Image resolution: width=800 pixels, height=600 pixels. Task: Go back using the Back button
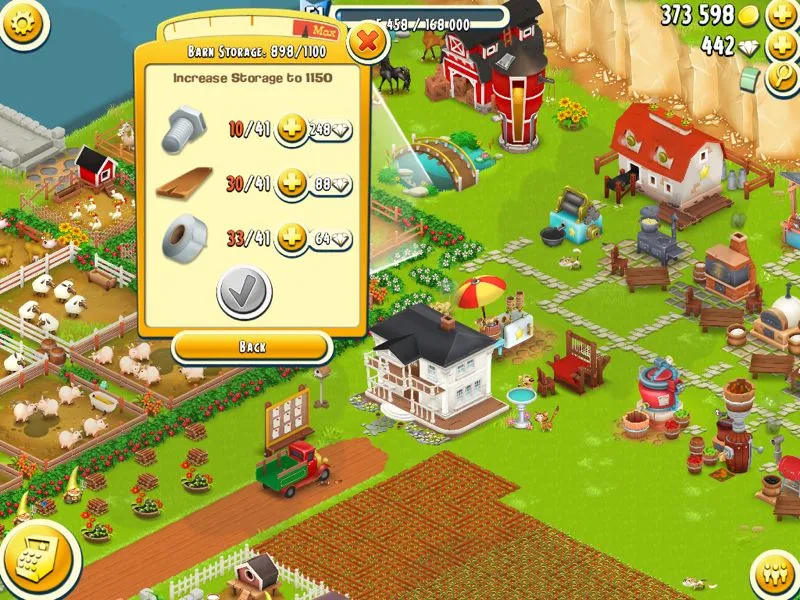pyautogui.click(x=252, y=347)
